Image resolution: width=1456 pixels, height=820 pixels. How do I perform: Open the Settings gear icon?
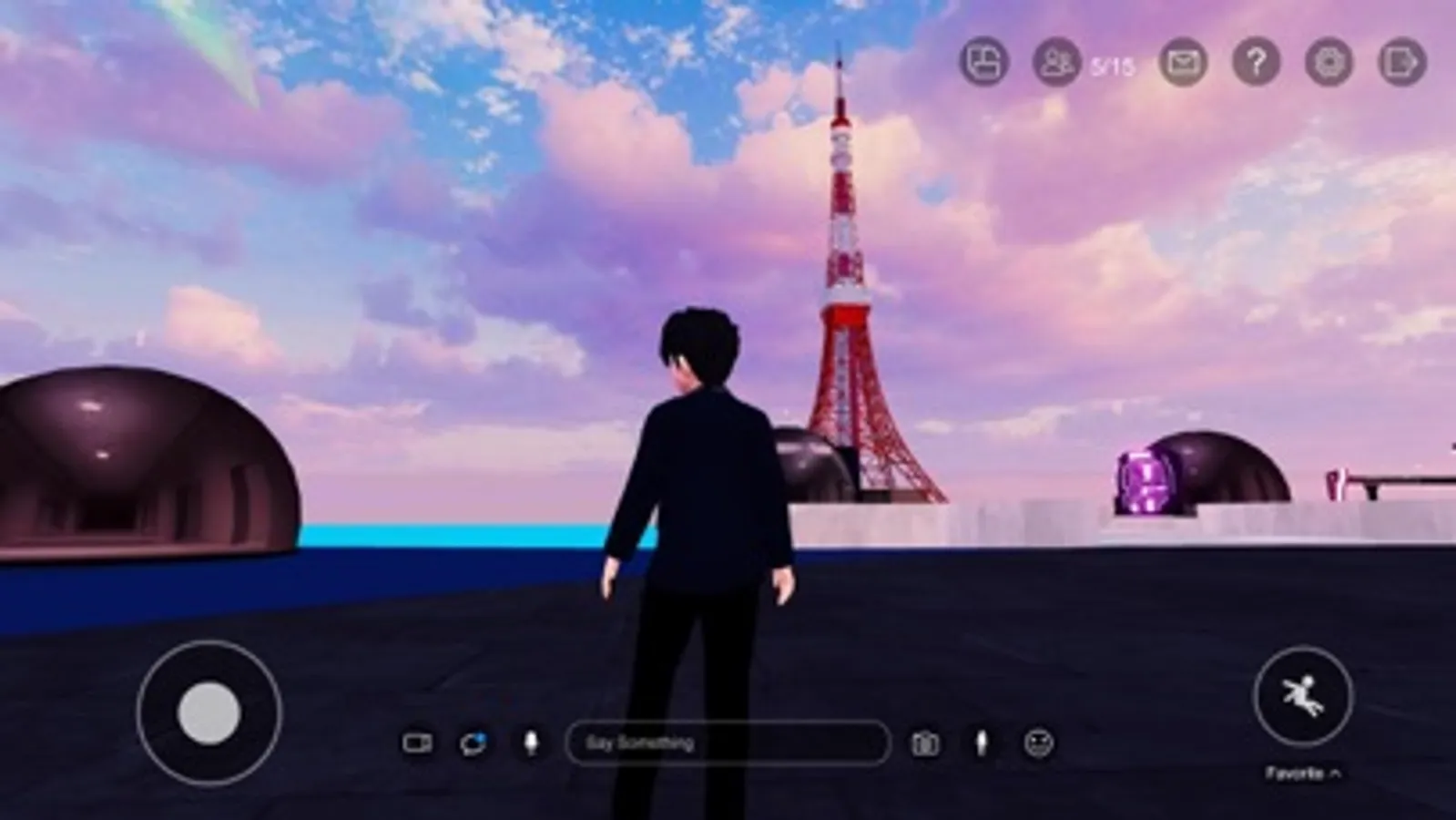tap(1328, 62)
